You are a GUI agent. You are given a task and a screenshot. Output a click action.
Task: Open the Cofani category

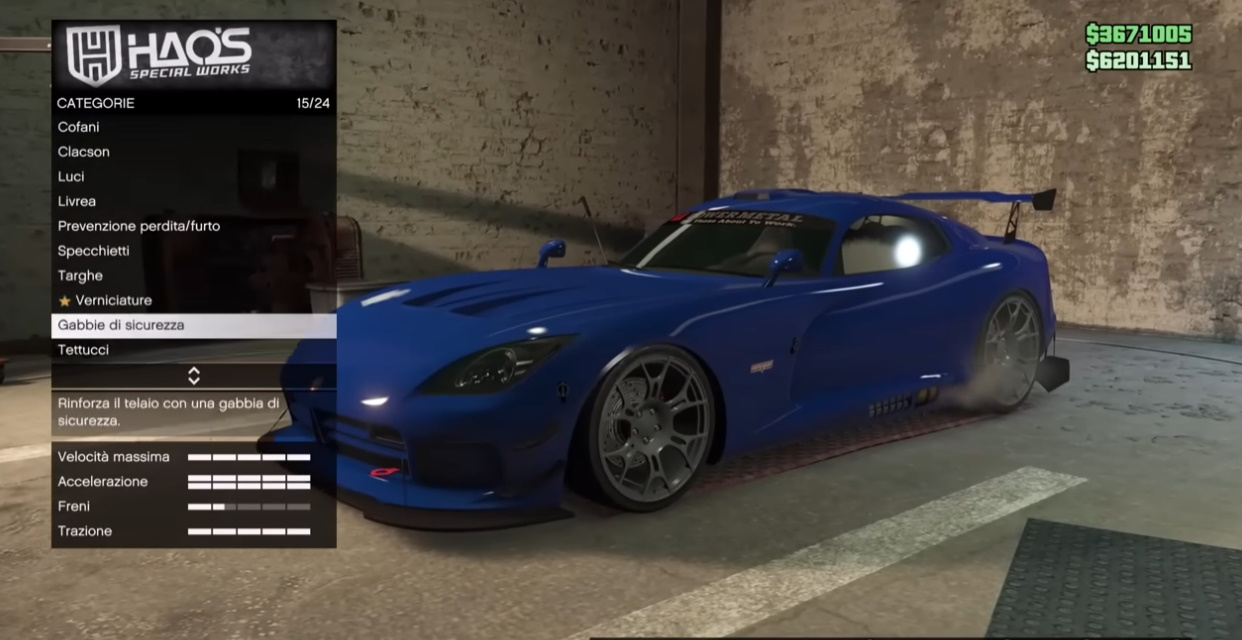(193, 127)
